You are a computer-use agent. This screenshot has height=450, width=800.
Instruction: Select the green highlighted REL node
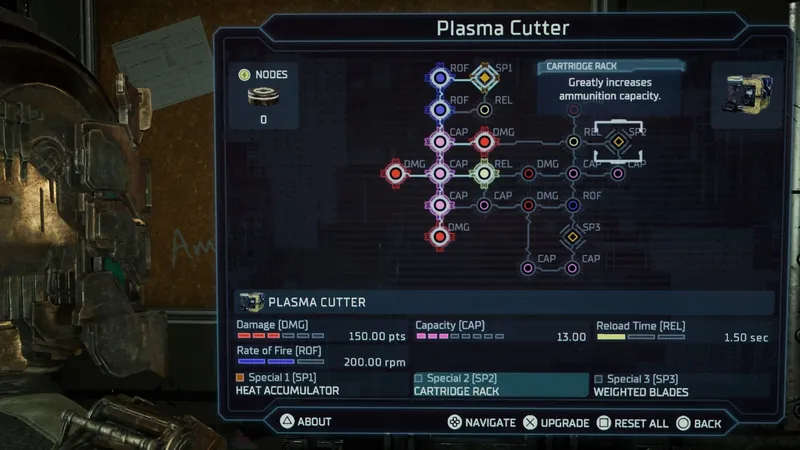484,173
